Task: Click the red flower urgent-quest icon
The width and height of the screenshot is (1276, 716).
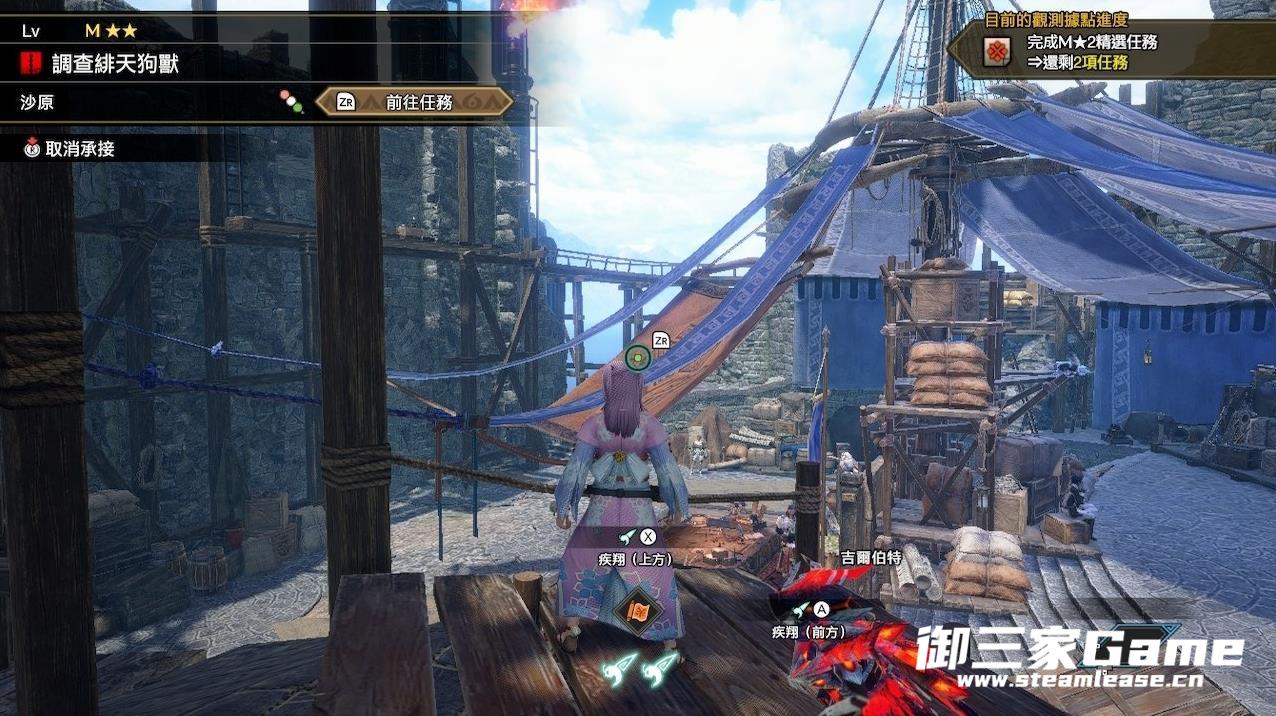Action: point(995,52)
